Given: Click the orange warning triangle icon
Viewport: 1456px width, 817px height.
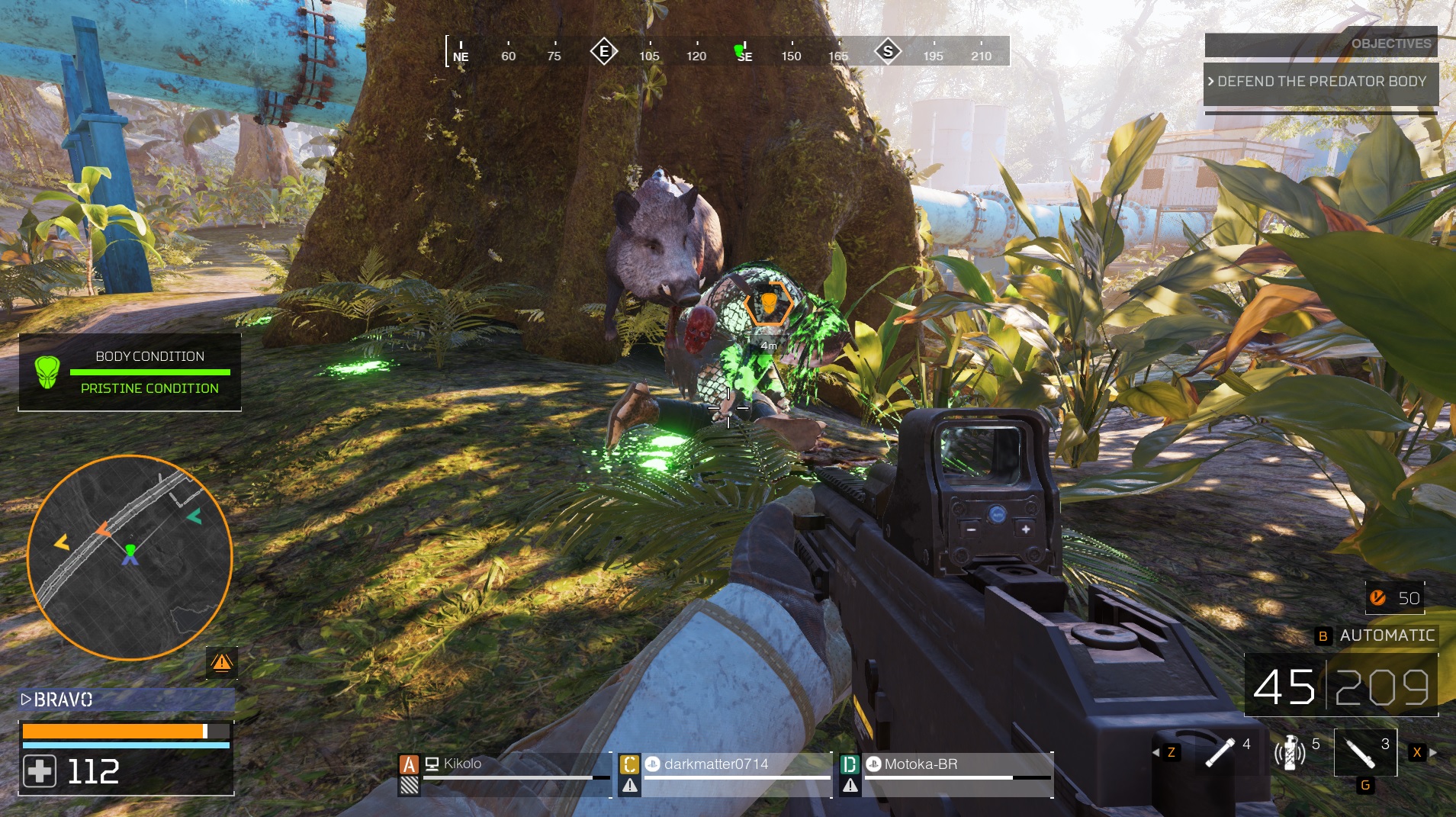Looking at the screenshot, I should [x=222, y=662].
